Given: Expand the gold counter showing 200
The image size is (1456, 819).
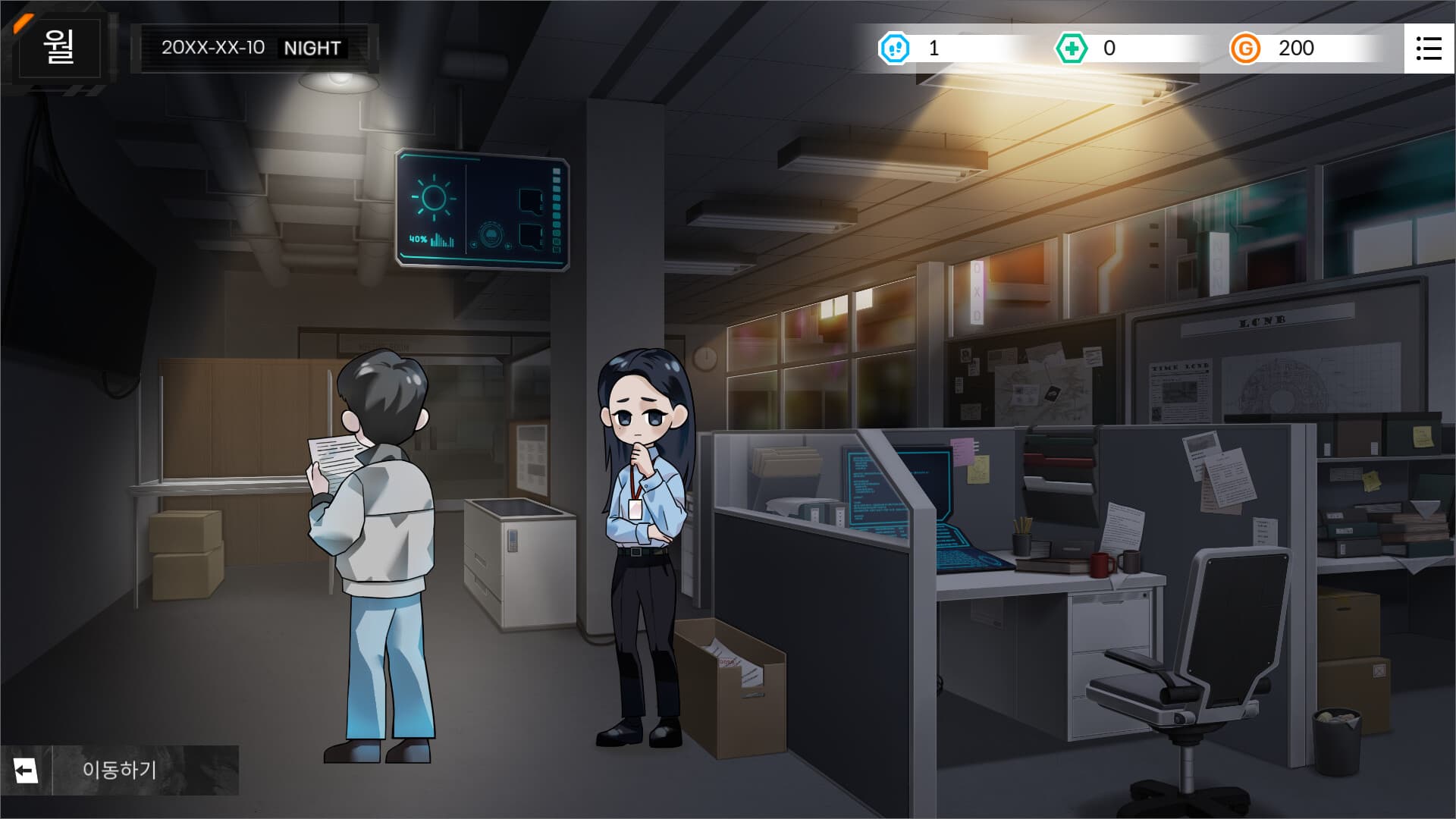Looking at the screenshot, I should (x=1298, y=49).
